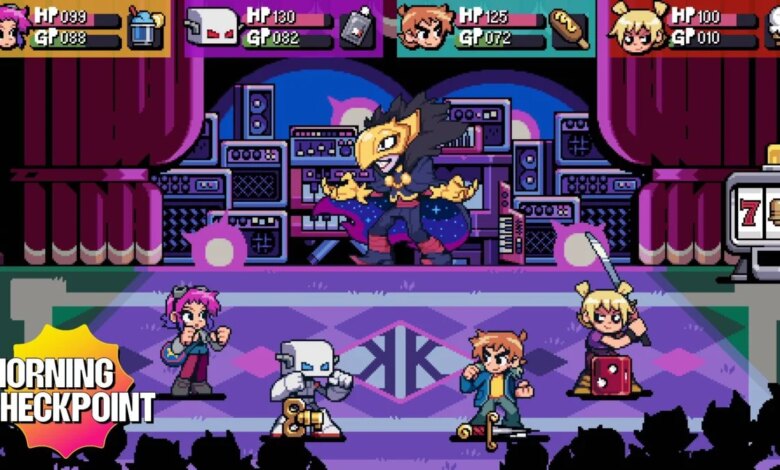Select the blonde pigtailed girl's portrait

pos(640,28)
